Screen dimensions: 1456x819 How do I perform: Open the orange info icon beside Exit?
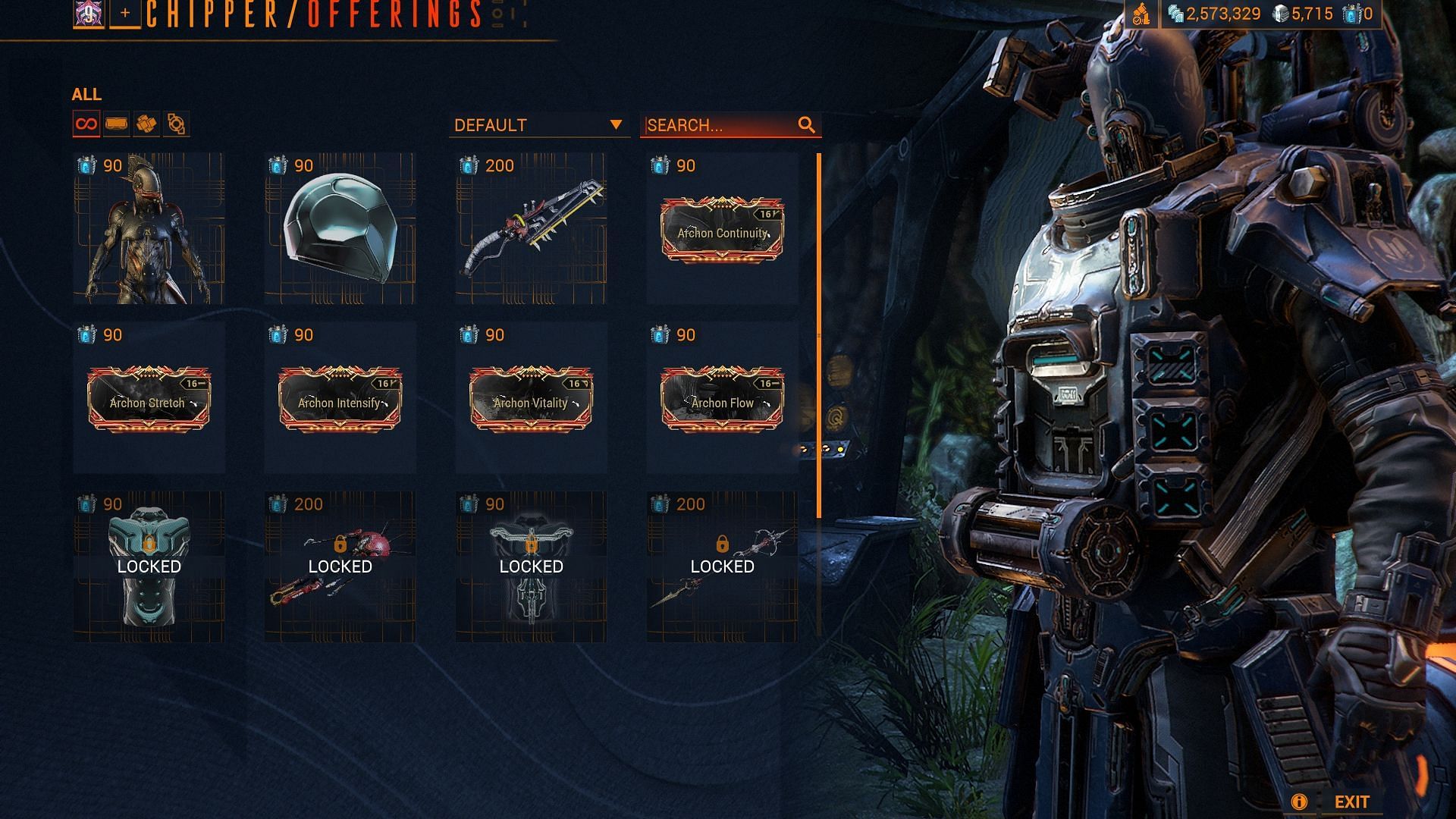pos(1298,802)
